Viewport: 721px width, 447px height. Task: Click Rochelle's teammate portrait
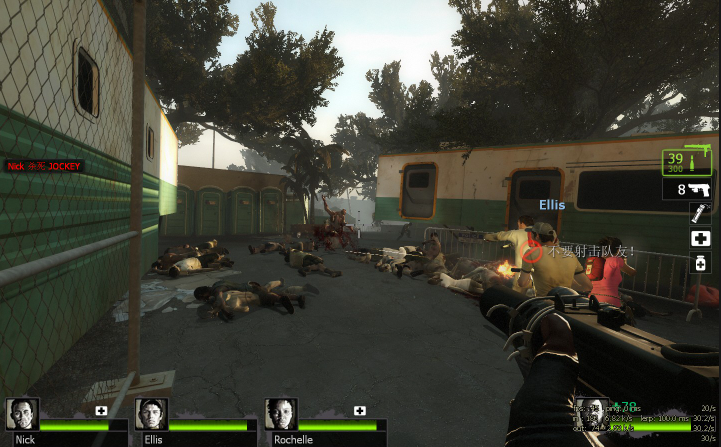pos(281,414)
